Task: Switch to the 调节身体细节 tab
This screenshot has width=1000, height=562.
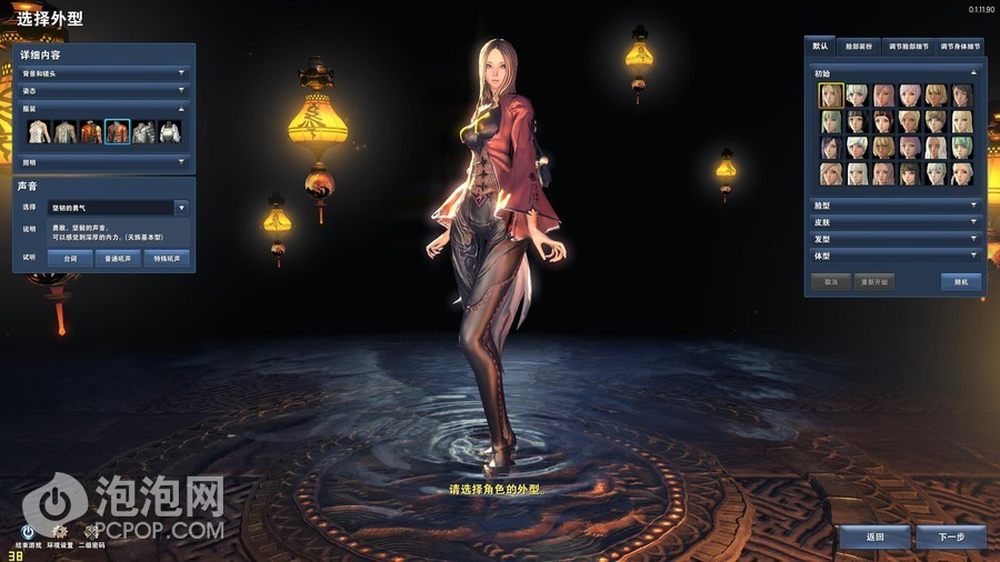Action: [x=959, y=46]
